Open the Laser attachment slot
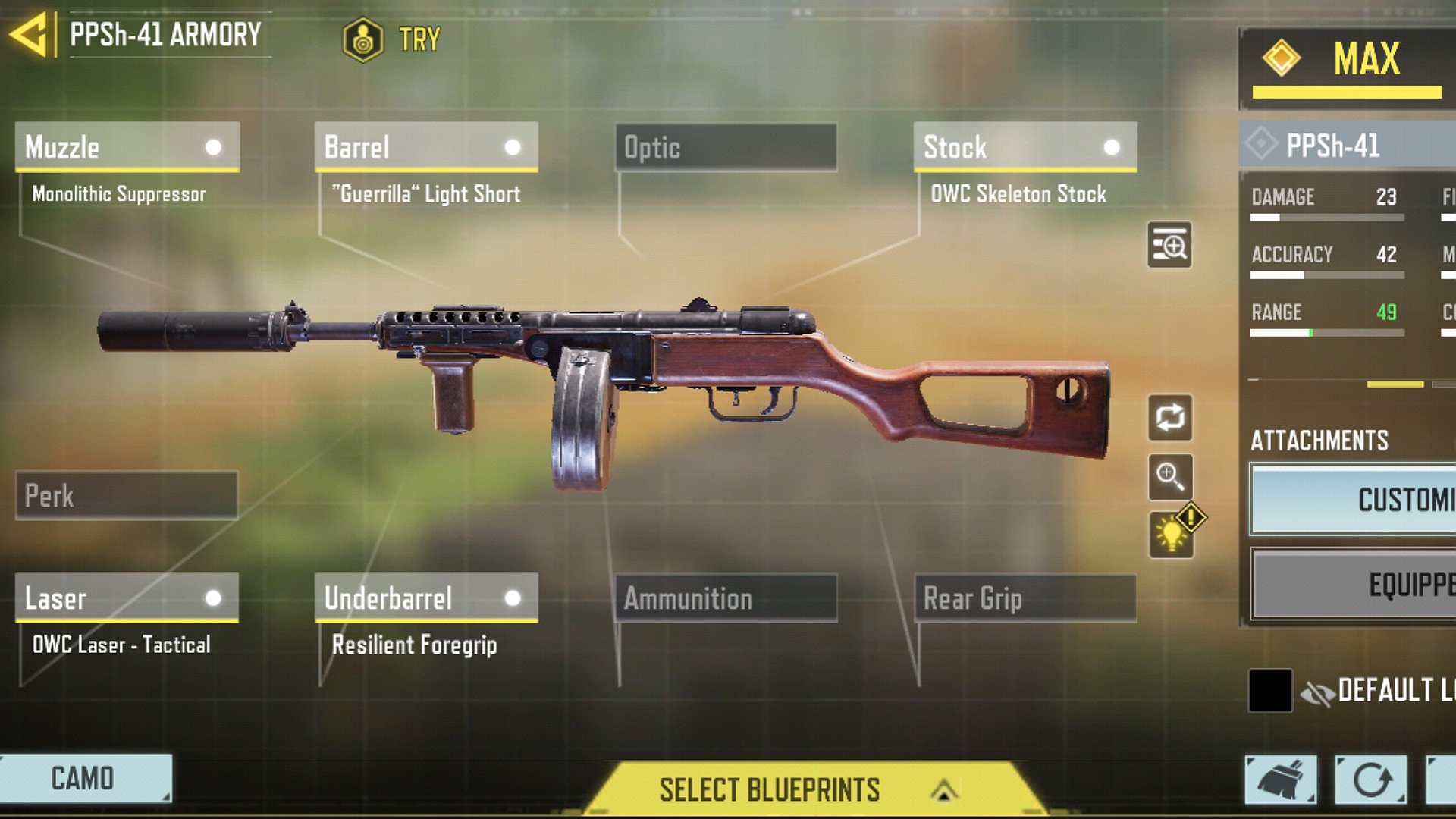 [x=127, y=598]
